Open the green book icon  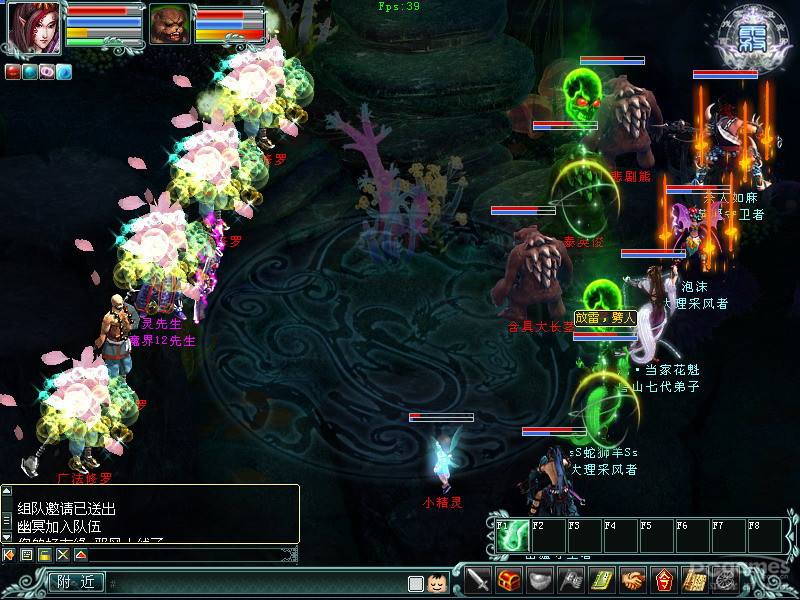click(601, 580)
